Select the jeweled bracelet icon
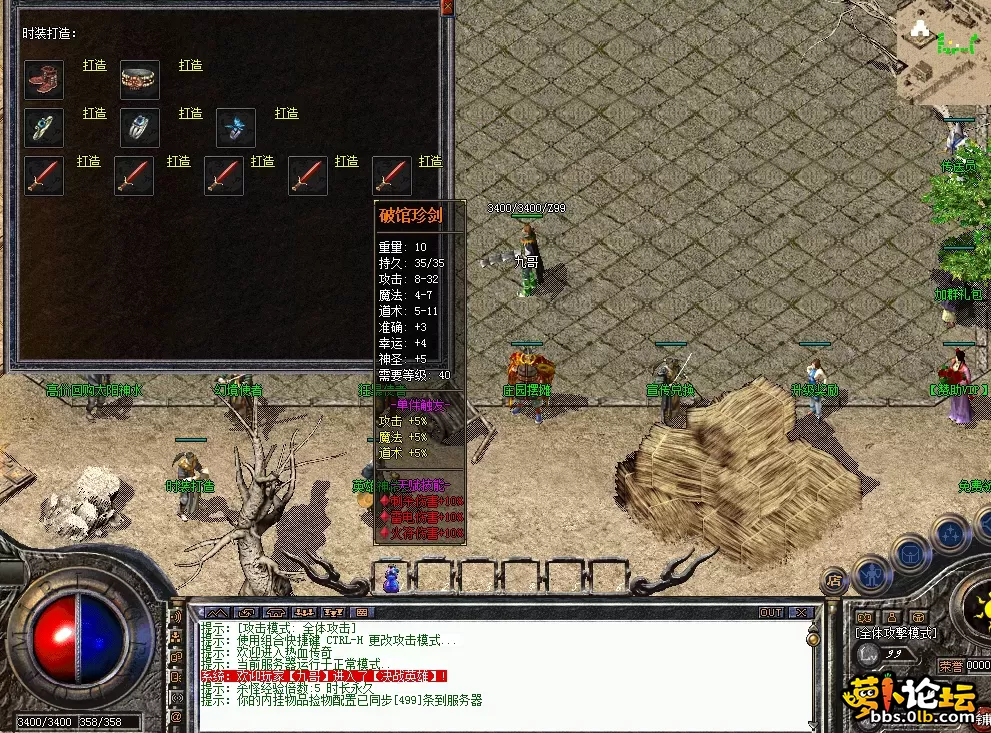991x733 pixels. point(140,80)
